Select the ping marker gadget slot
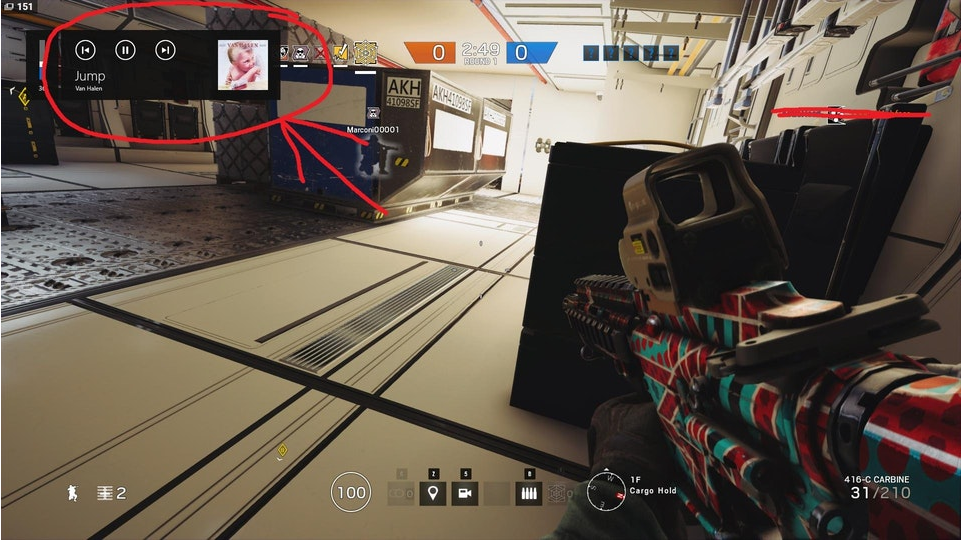The height and width of the screenshot is (541, 962). [x=433, y=493]
